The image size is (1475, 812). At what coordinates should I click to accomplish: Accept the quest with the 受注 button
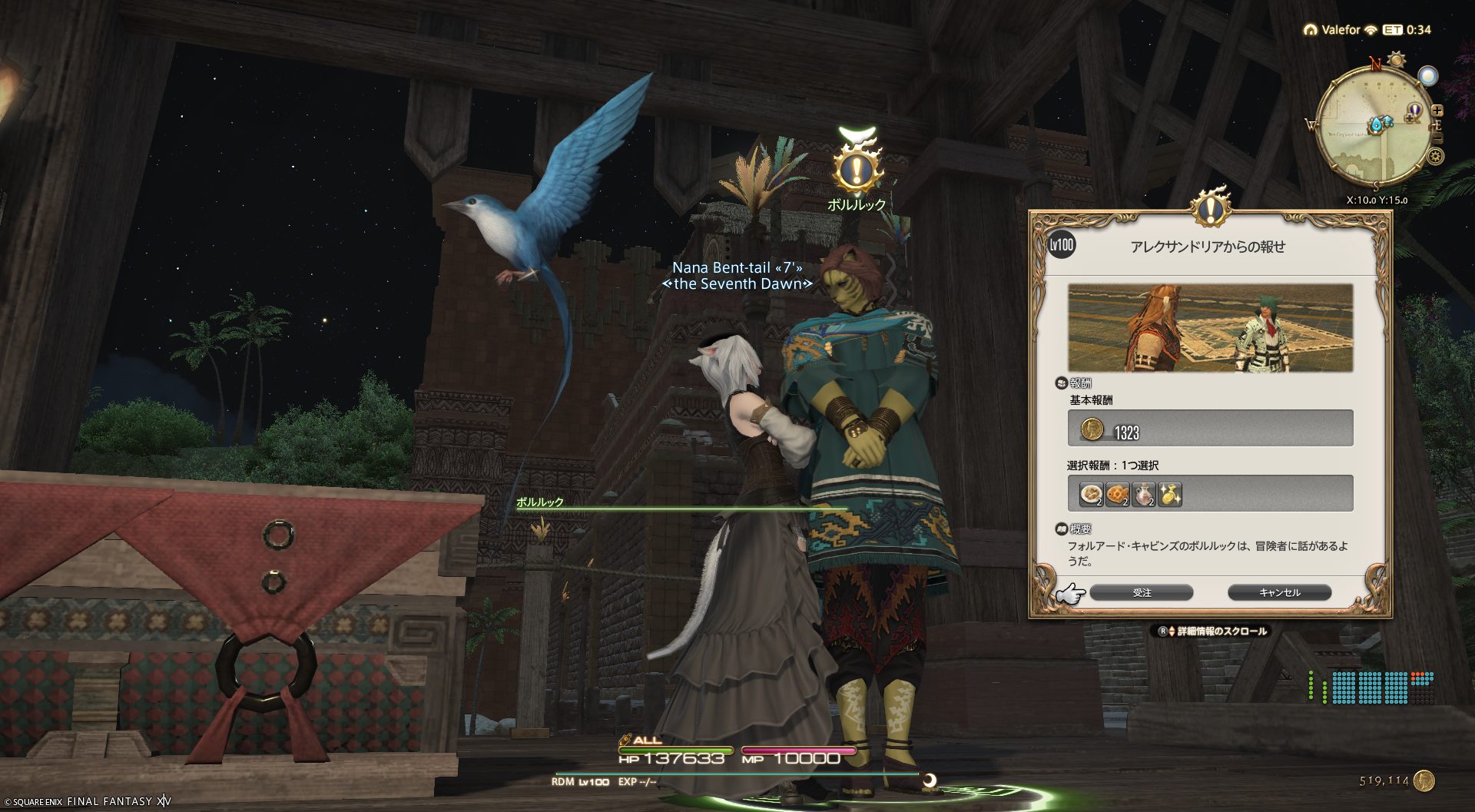tap(1141, 592)
